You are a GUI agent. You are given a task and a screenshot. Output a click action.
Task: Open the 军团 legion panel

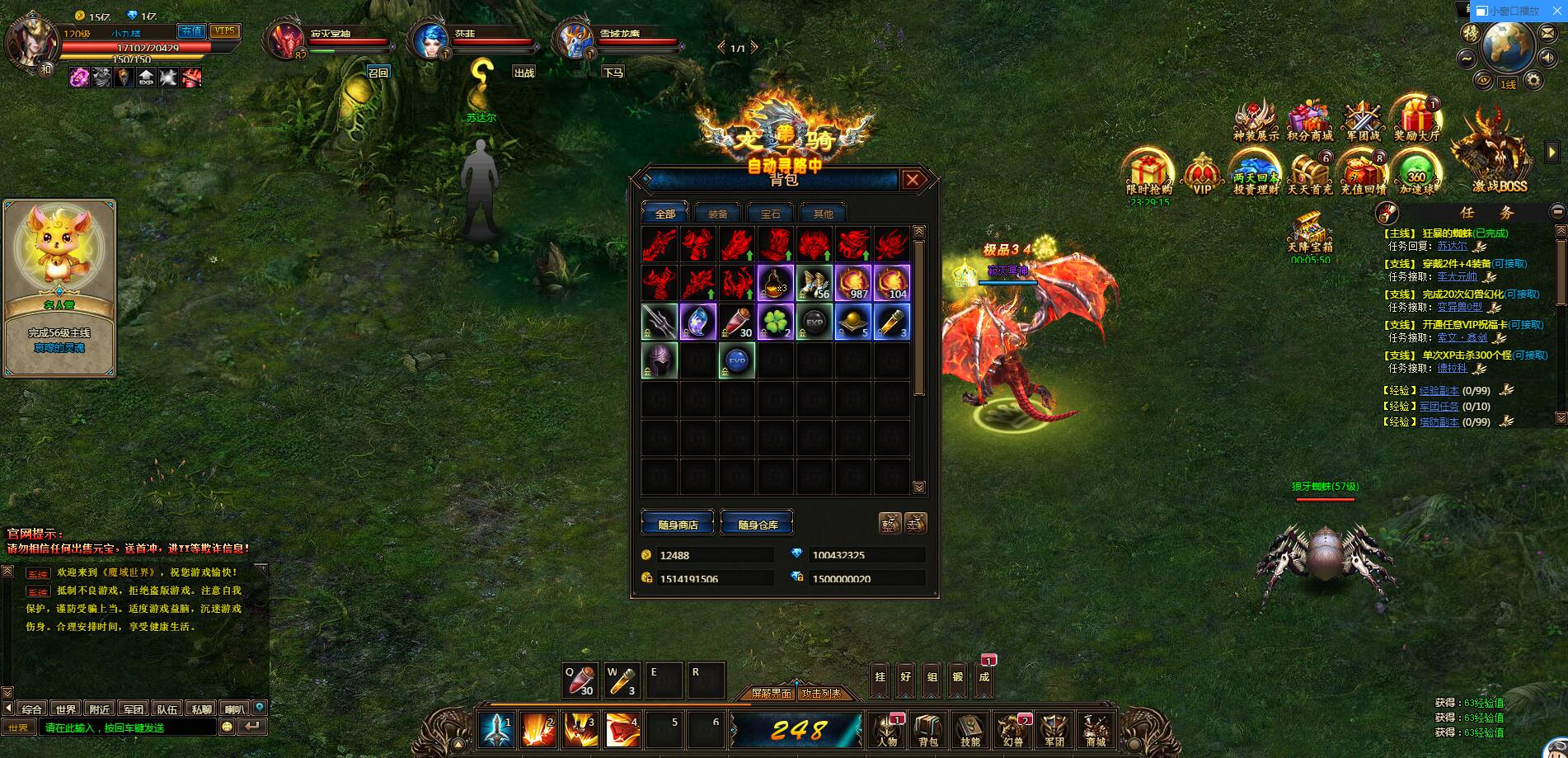pyautogui.click(x=1054, y=730)
